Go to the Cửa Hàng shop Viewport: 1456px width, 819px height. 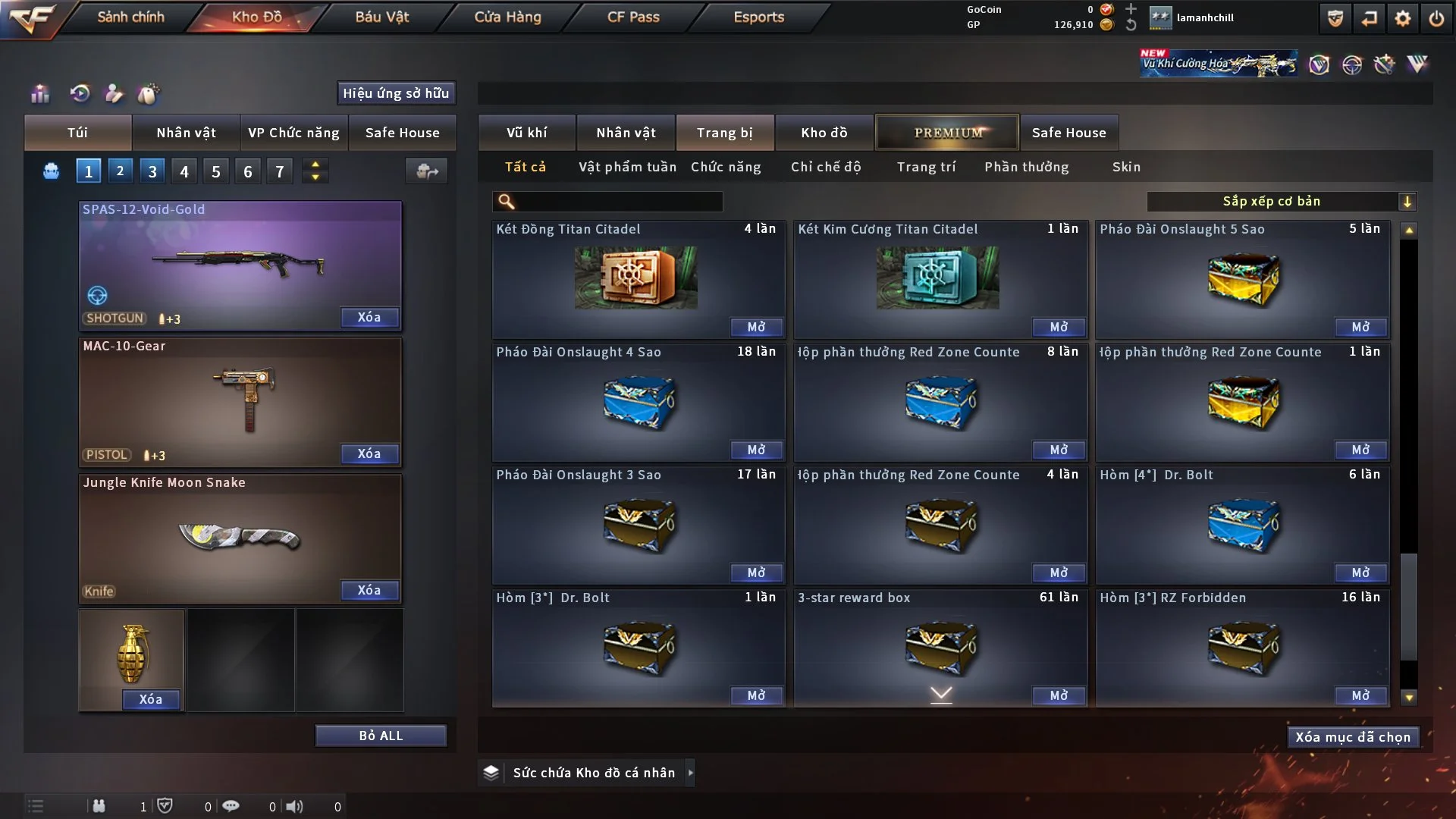coord(507,17)
